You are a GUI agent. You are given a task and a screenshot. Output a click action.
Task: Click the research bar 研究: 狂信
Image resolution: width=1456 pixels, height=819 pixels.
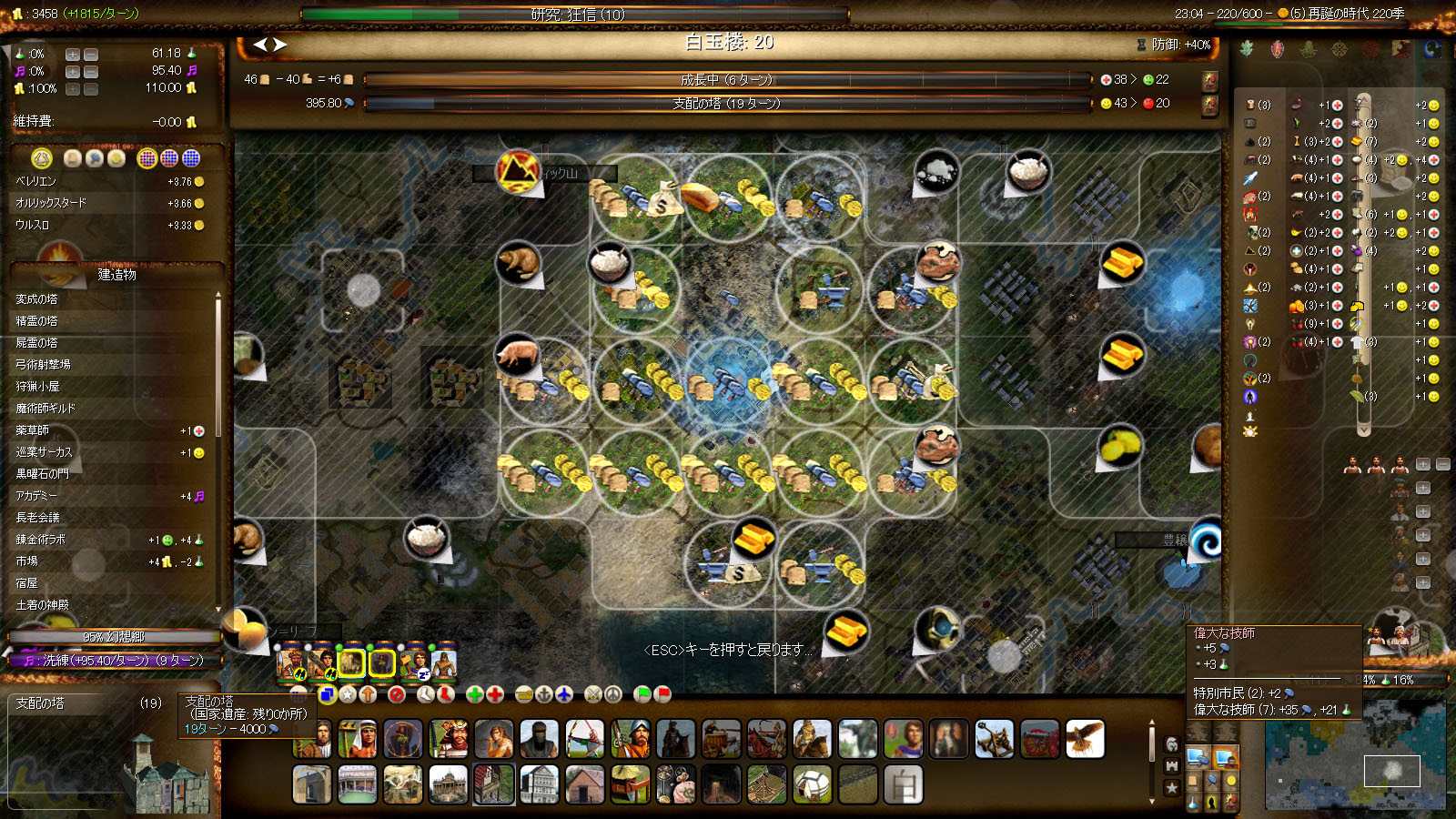575,15
